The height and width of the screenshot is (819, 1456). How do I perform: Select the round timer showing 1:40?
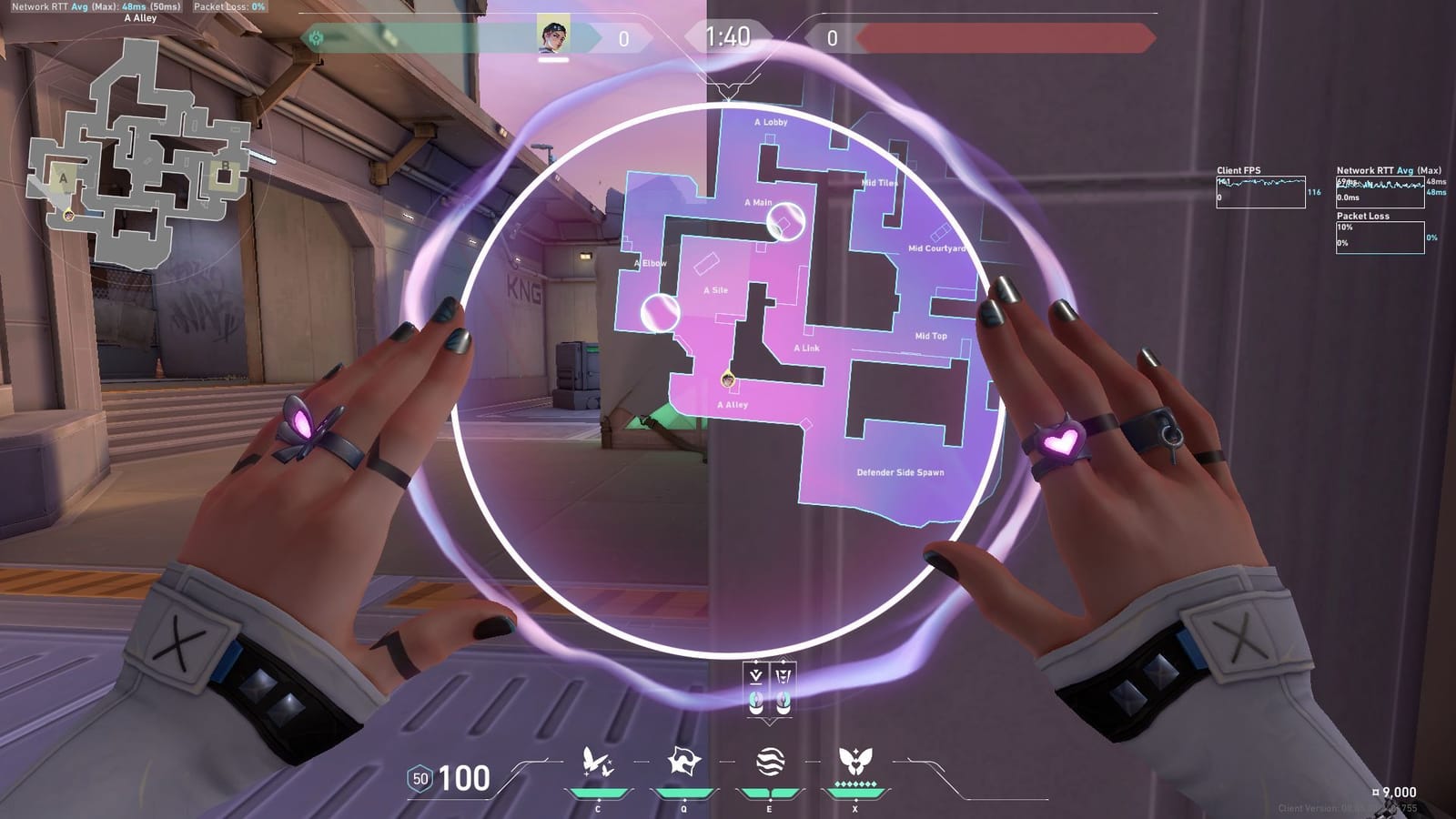[728, 38]
